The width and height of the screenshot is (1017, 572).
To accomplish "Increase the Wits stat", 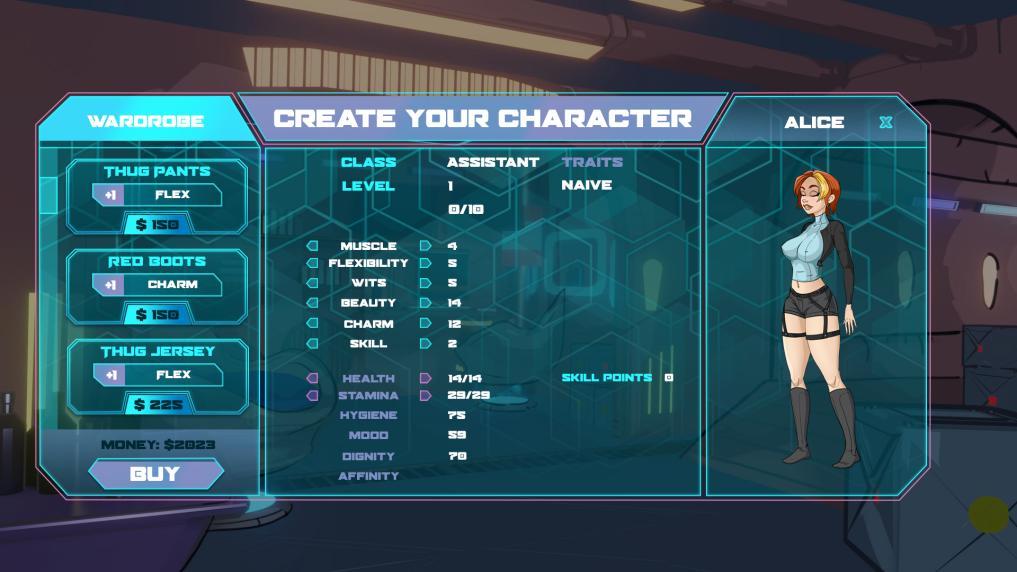I will coord(426,283).
